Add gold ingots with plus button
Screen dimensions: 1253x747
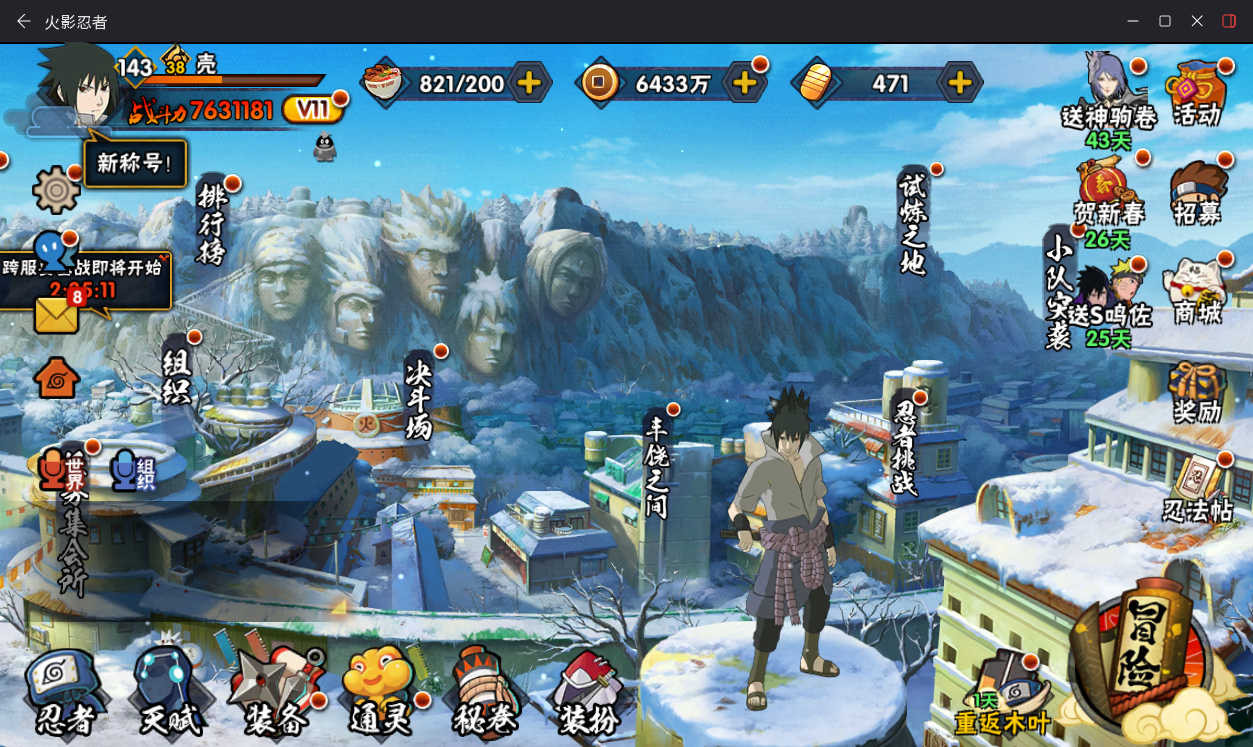pyautogui.click(x=960, y=83)
